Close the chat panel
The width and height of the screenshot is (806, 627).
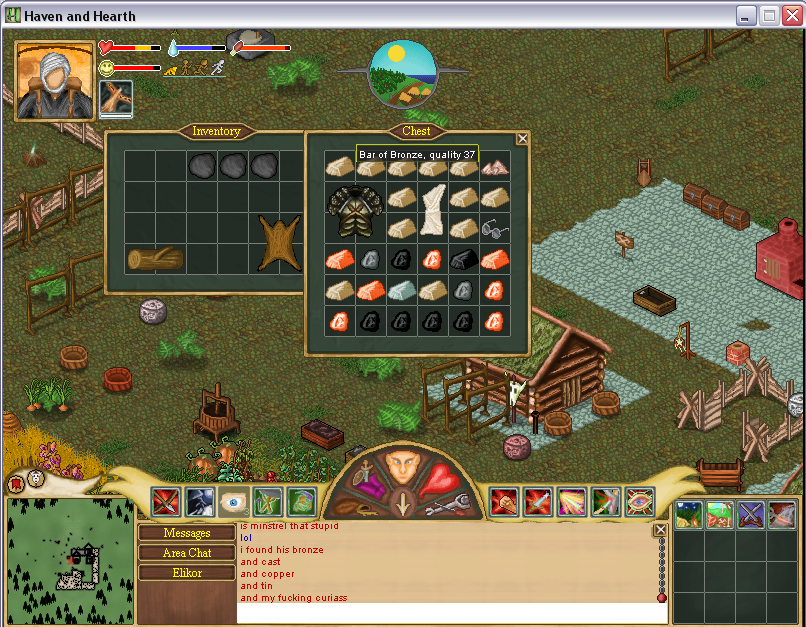point(660,530)
